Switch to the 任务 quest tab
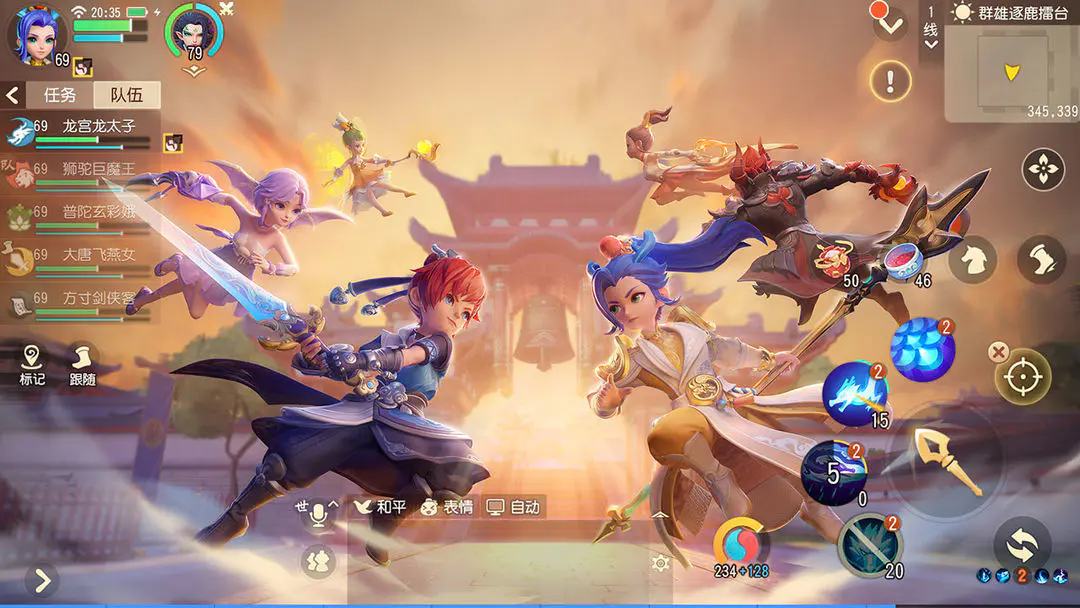 coord(60,95)
